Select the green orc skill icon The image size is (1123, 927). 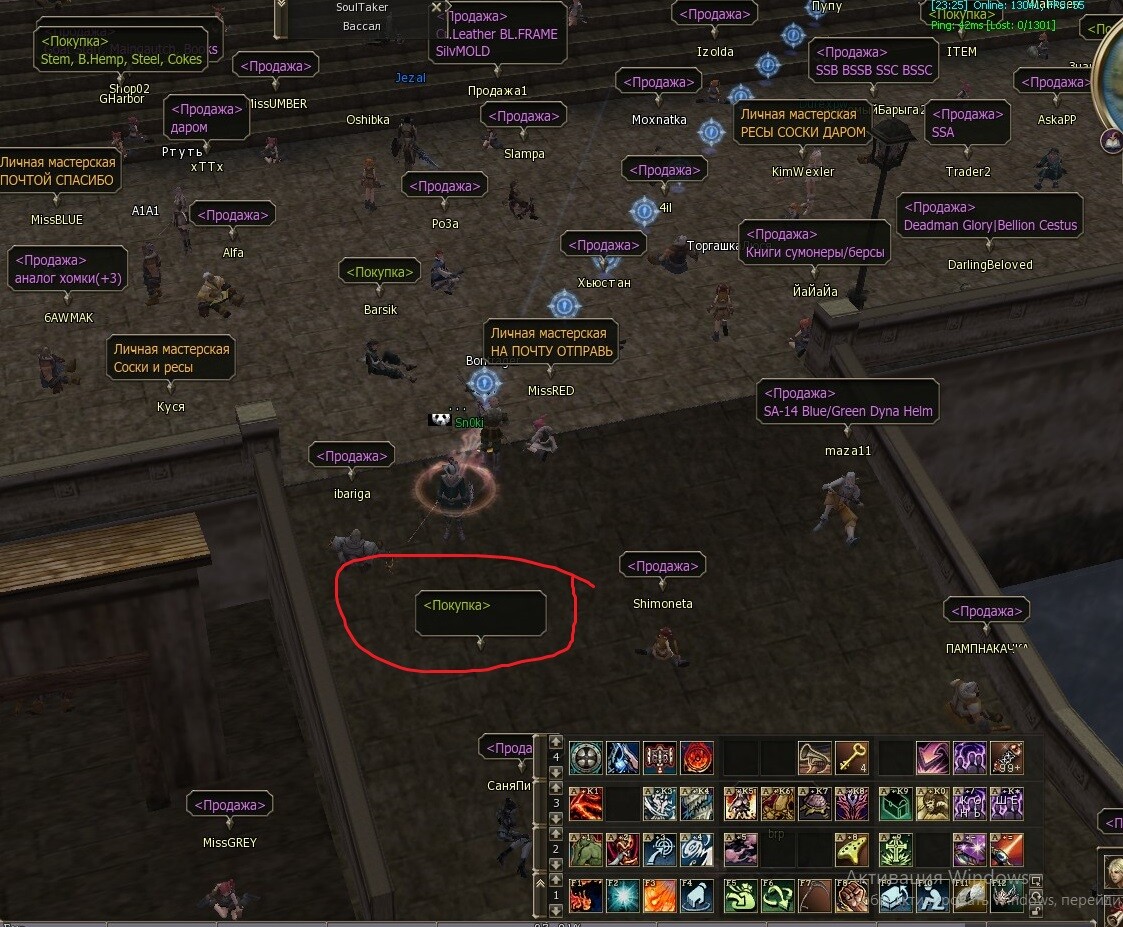[585, 849]
